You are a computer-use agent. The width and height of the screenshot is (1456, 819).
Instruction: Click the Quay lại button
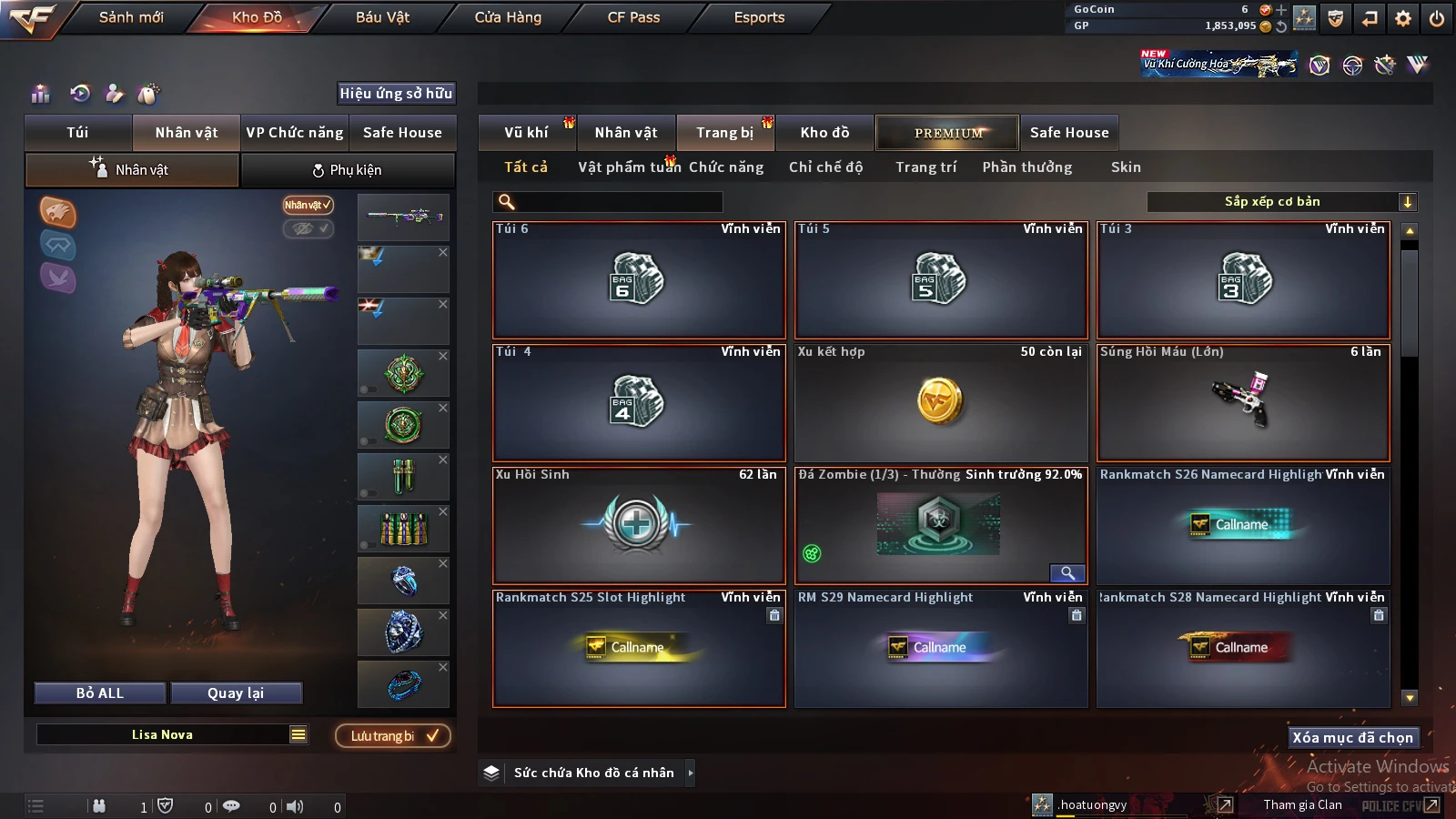pyautogui.click(x=236, y=693)
